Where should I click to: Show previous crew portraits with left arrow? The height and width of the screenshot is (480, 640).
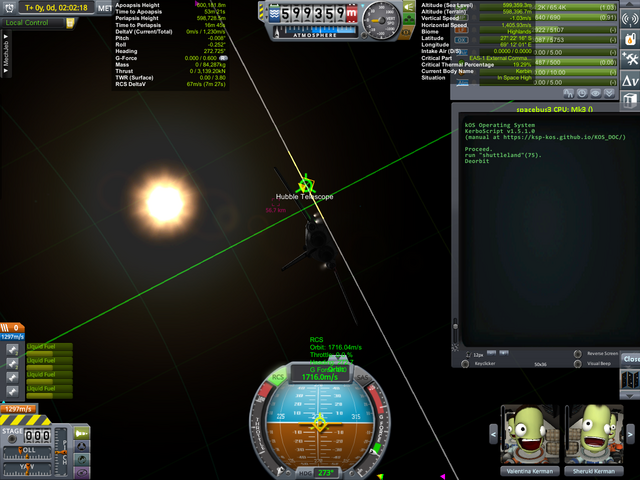point(493,433)
